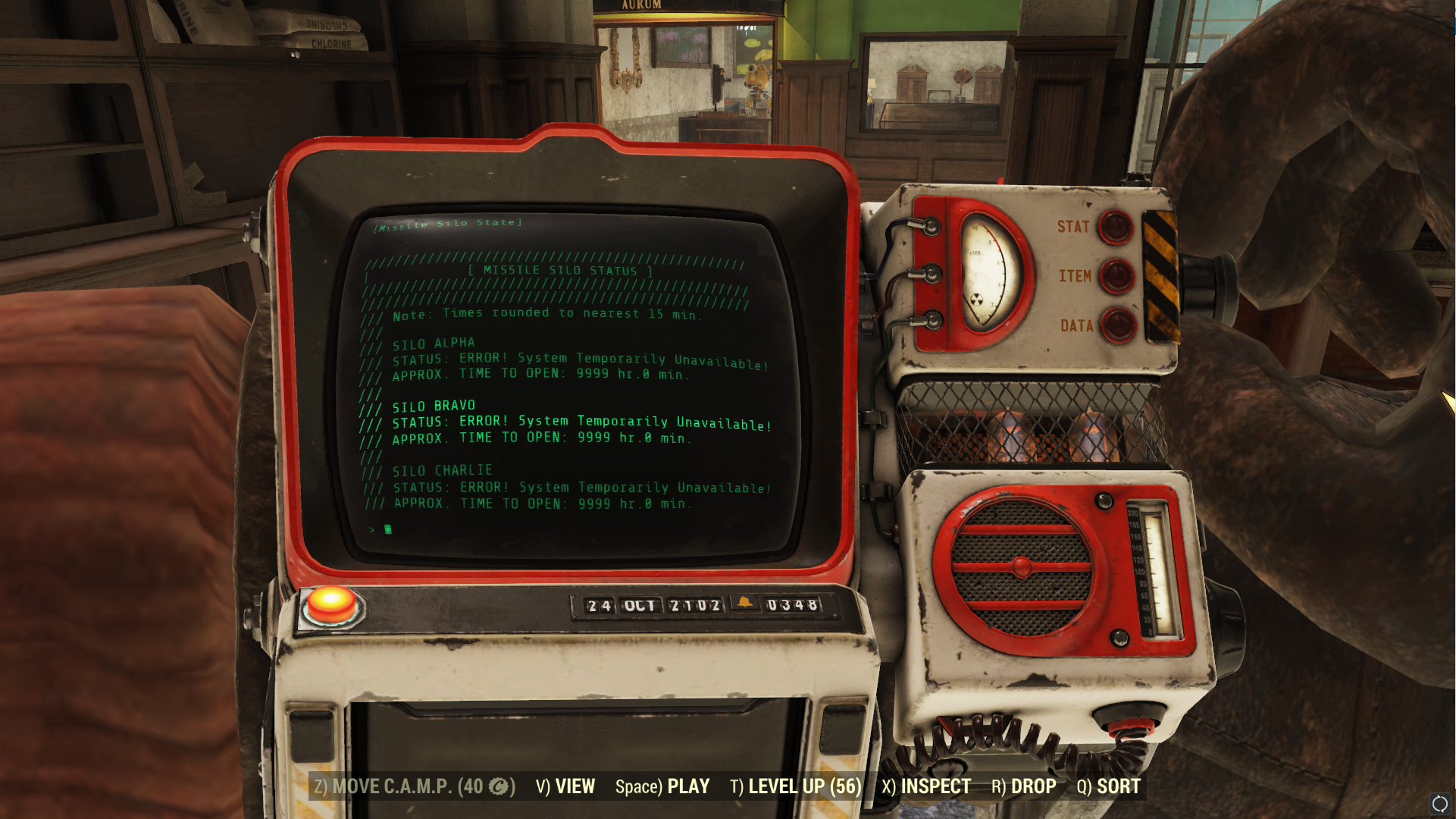This screenshot has width=1456, height=819.
Task: Choose the Drop option
Action: [1024, 787]
